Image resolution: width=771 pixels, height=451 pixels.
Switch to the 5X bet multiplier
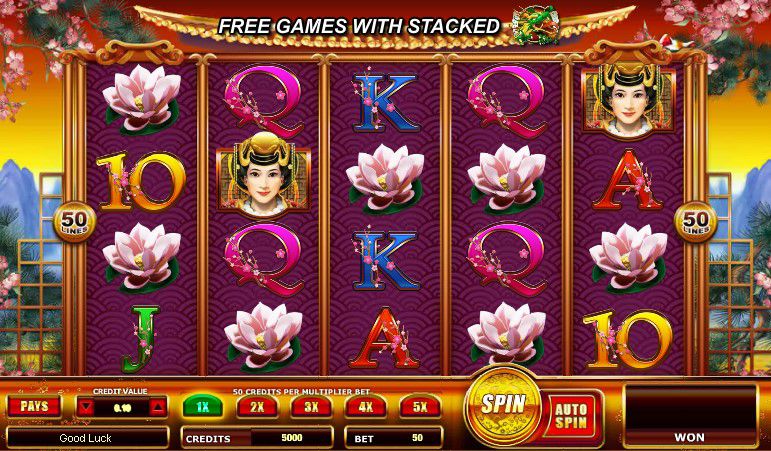pos(419,407)
